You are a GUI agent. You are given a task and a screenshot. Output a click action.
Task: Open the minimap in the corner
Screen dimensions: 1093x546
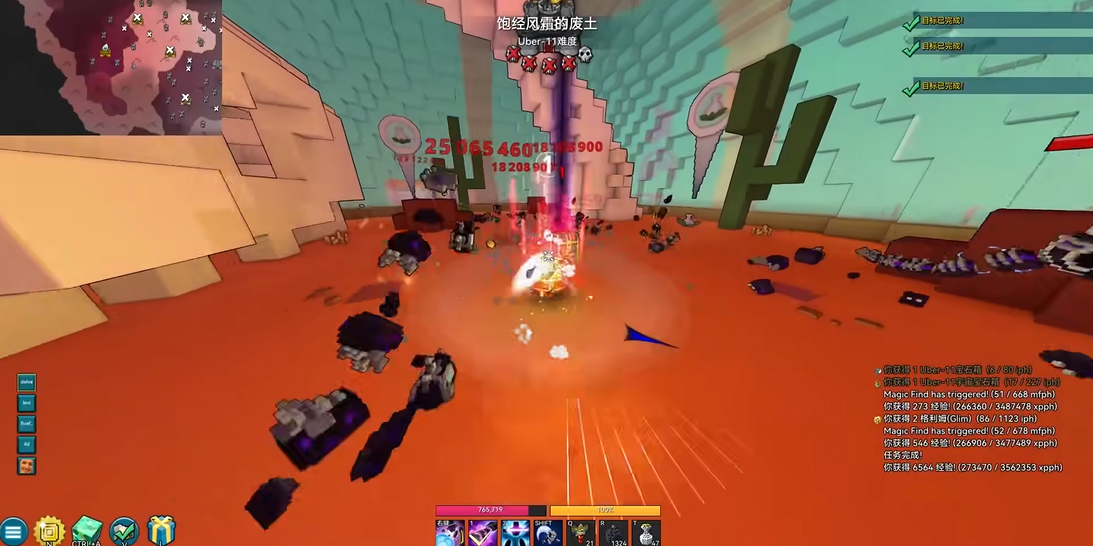[110, 66]
